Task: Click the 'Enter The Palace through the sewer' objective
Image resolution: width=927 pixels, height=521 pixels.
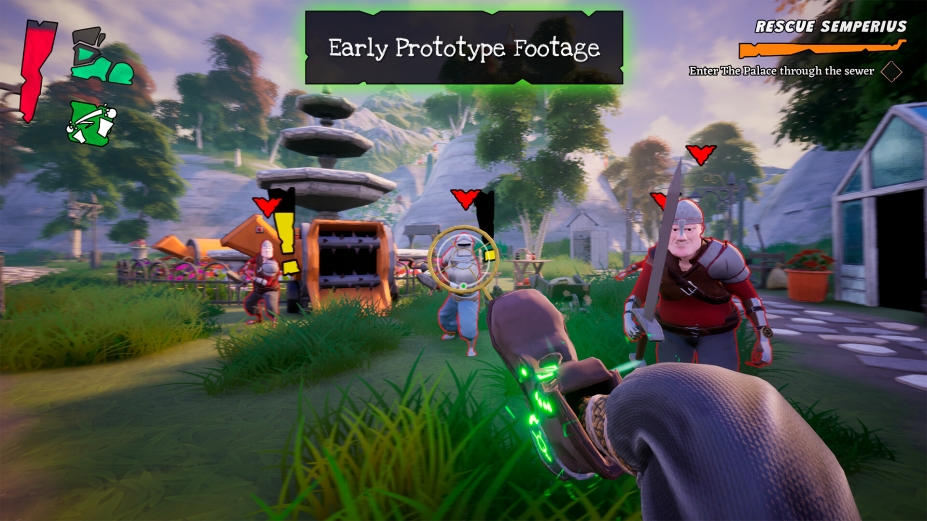Action: pyautogui.click(x=781, y=71)
